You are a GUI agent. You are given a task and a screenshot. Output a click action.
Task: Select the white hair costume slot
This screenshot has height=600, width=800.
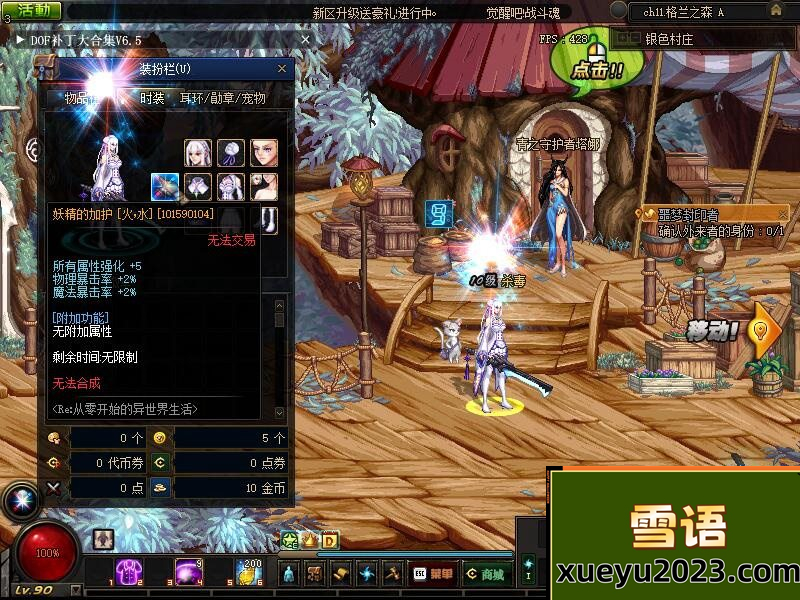pos(198,154)
